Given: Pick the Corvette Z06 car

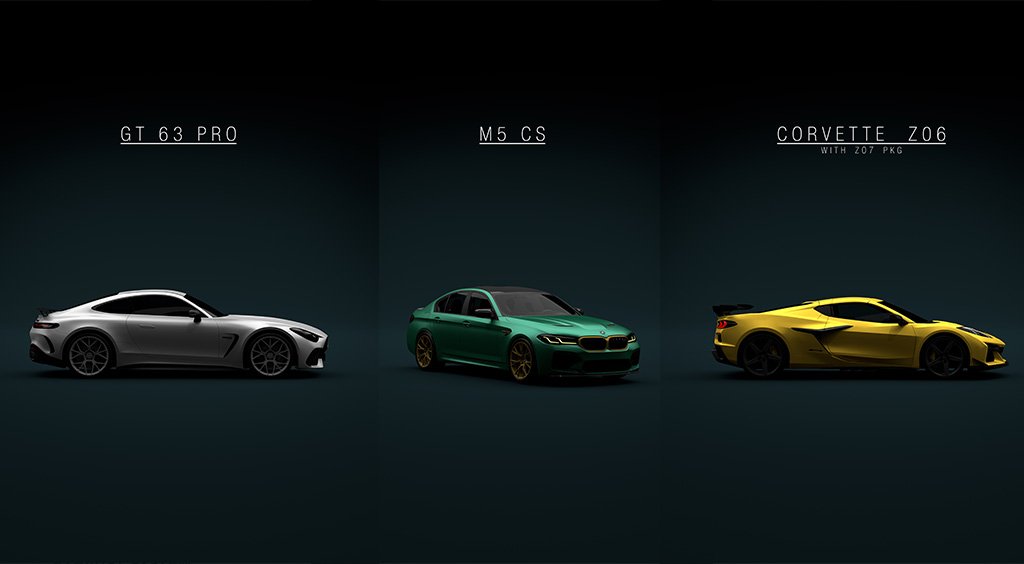Looking at the screenshot, I should (860, 336).
